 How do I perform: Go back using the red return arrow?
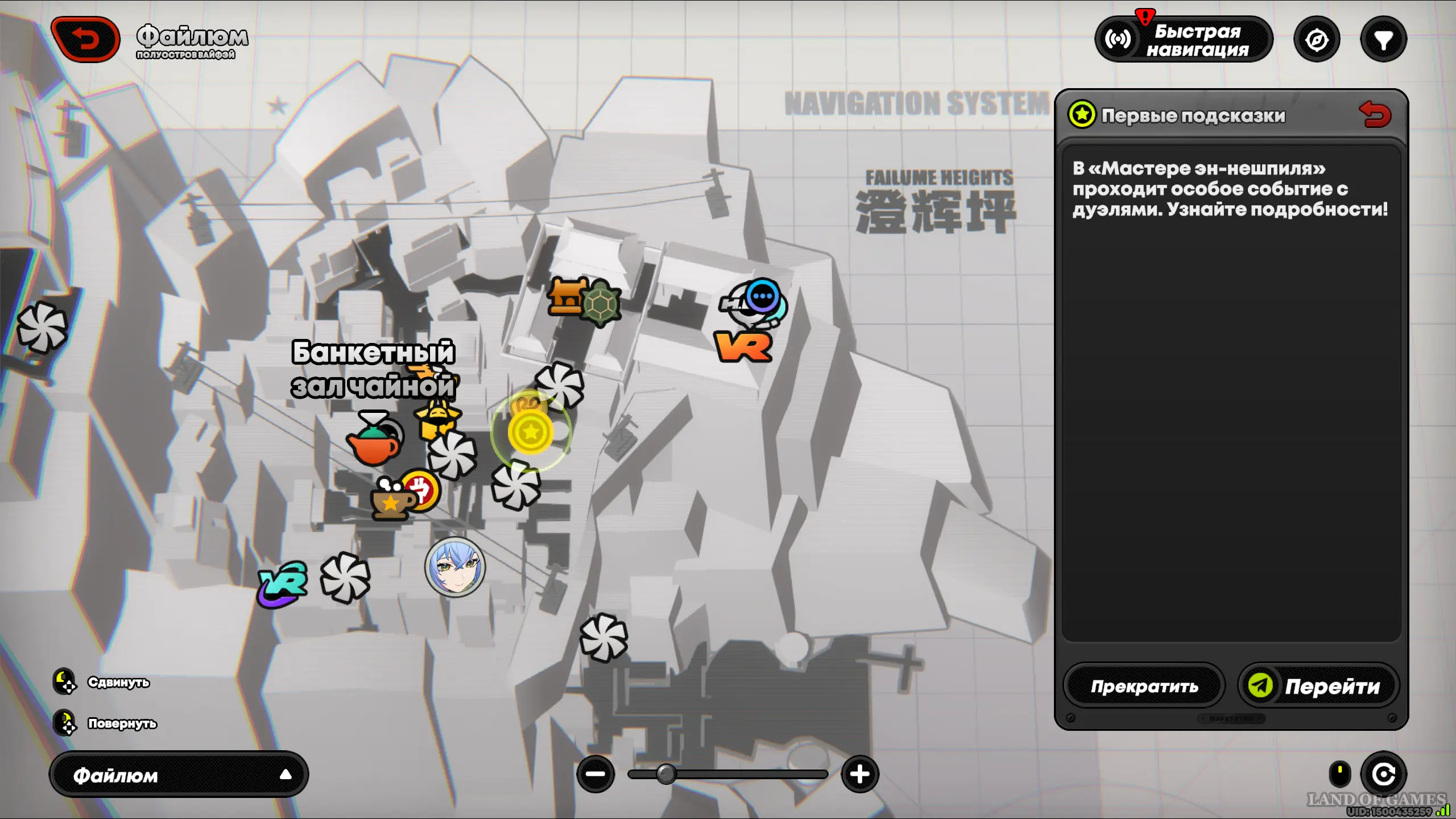point(85,39)
